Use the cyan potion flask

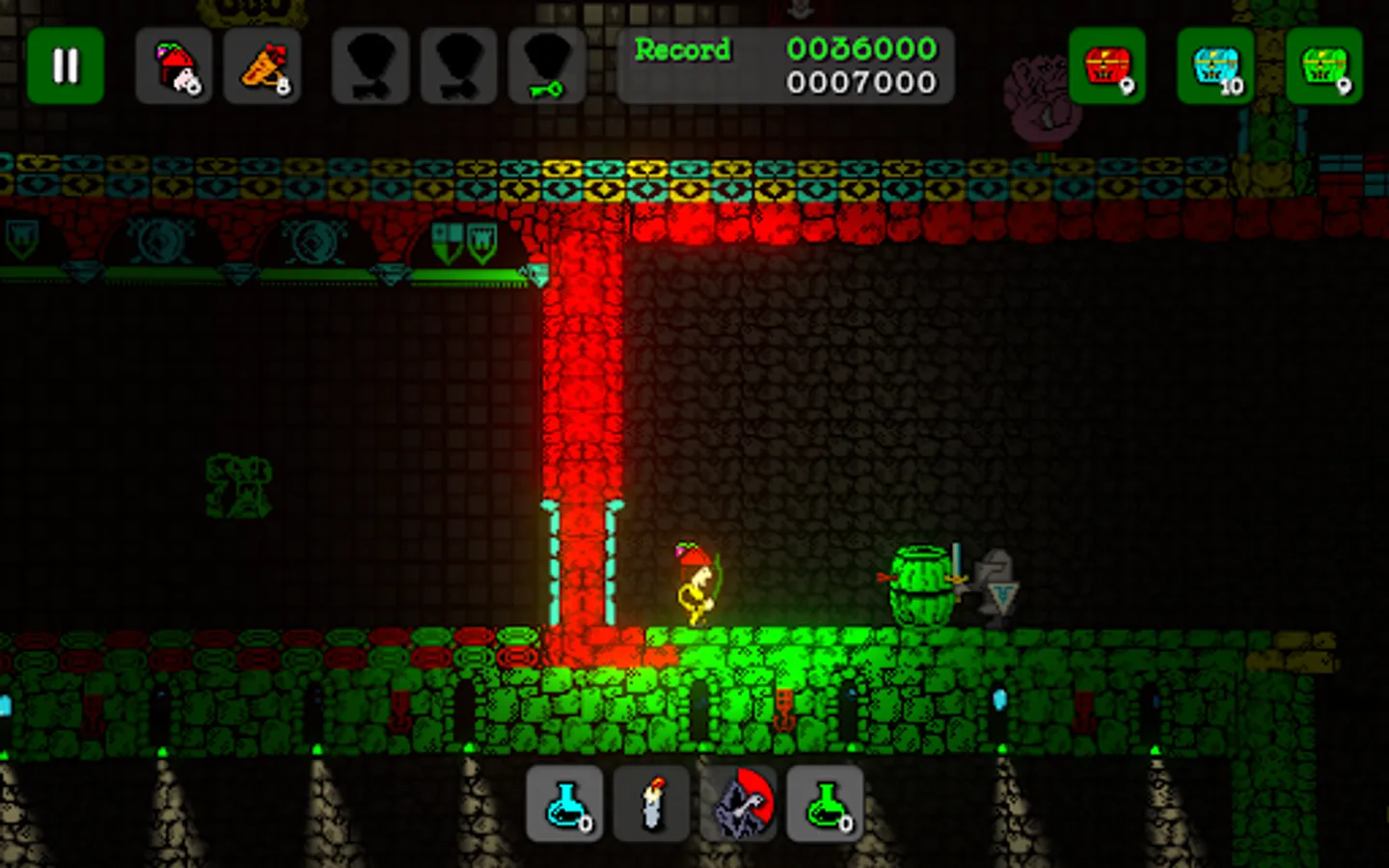pos(565,803)
